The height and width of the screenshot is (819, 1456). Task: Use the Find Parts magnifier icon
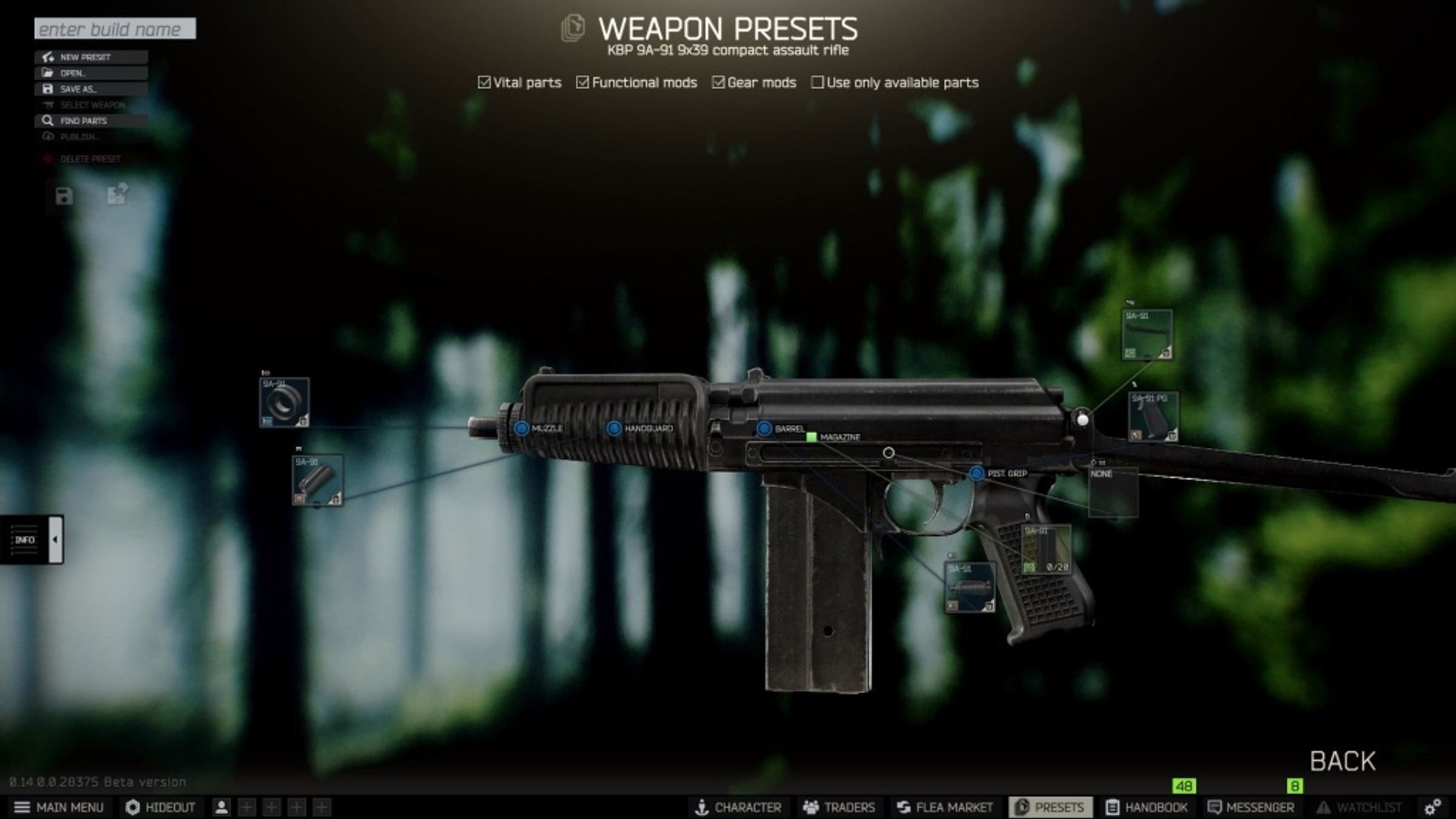click(47, 121)
